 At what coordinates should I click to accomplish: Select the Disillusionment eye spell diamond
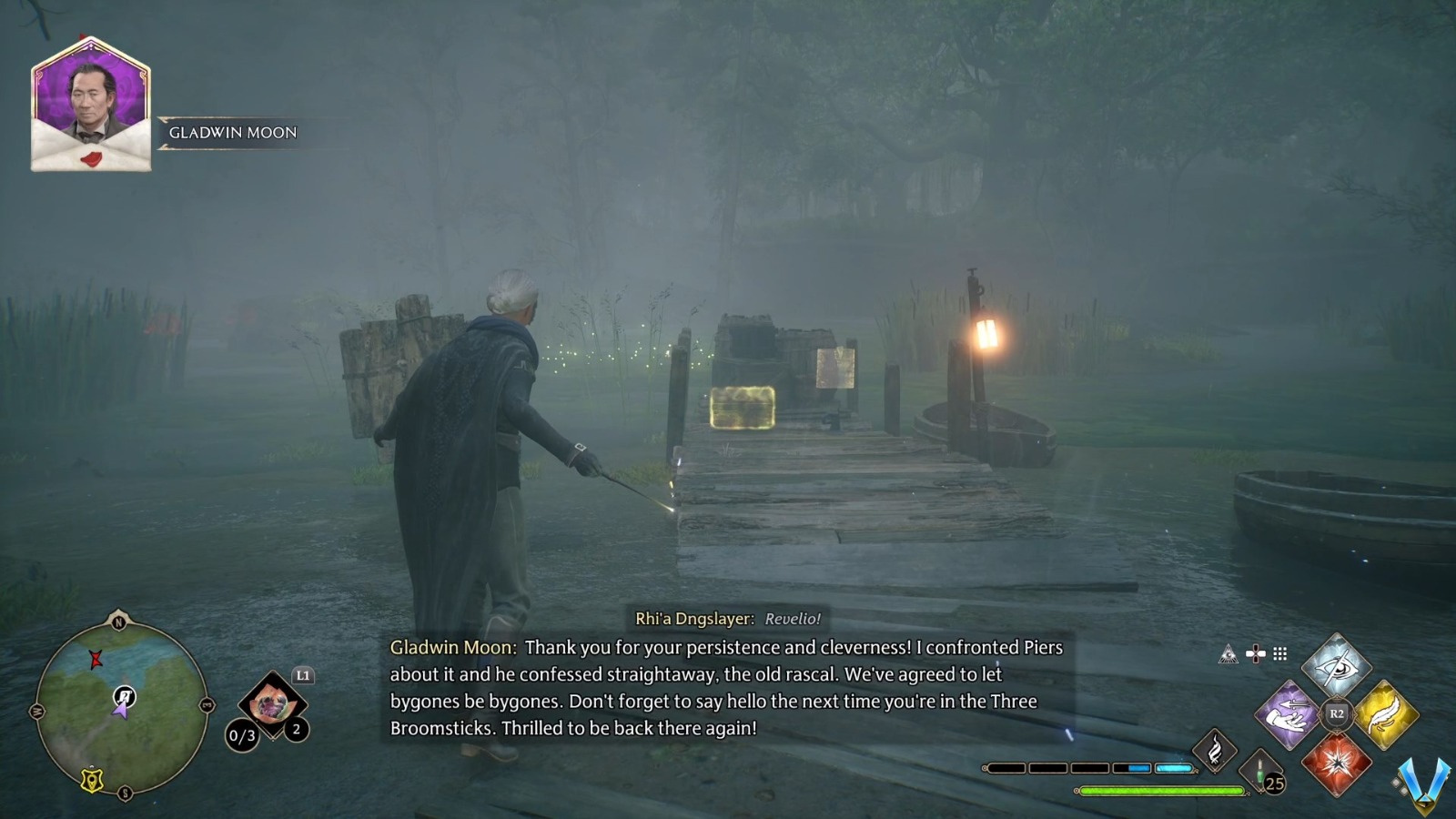pyautogui.click(x=1337, y=668)
